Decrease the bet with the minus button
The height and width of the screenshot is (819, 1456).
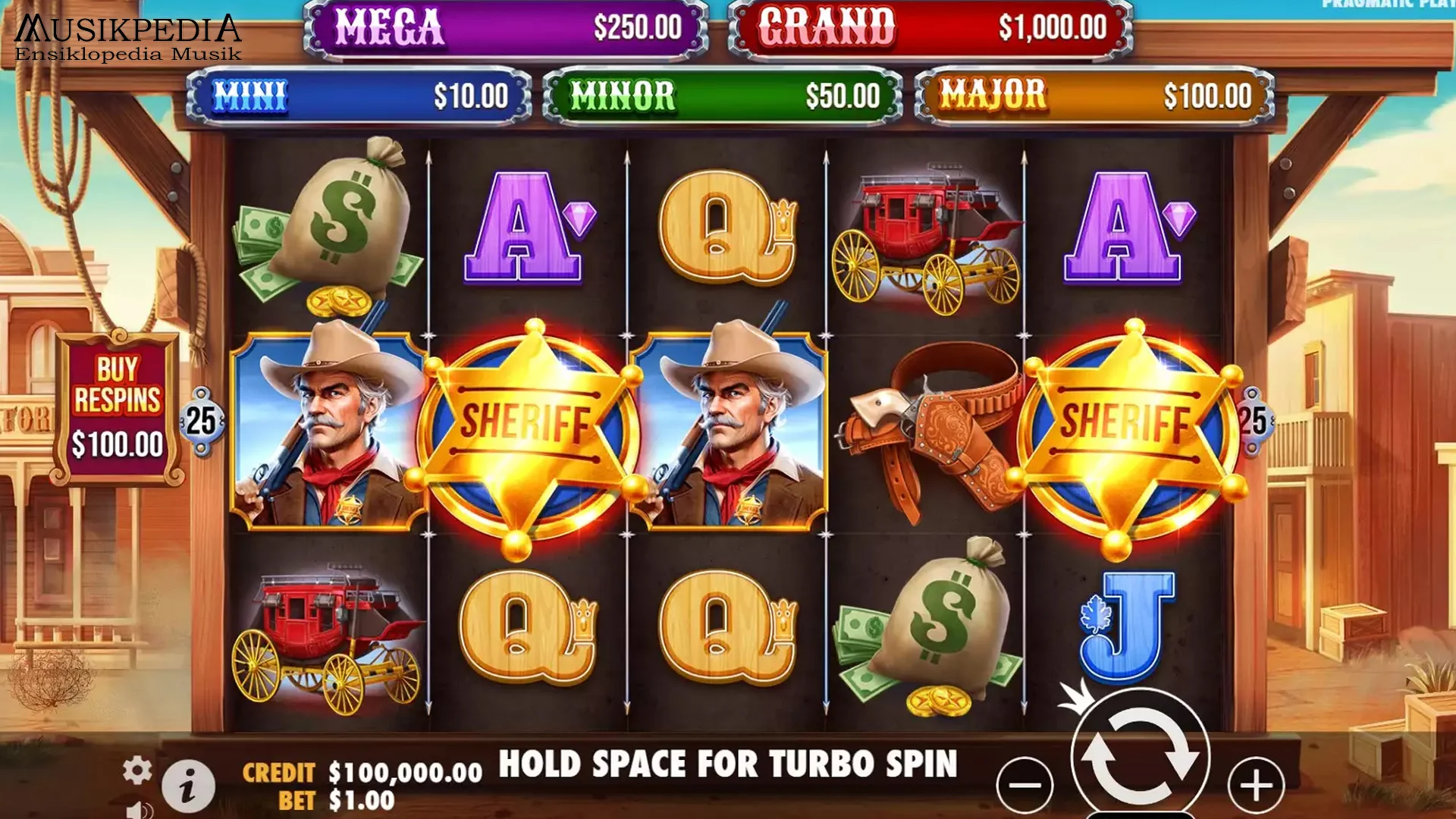pos(1025,785)
